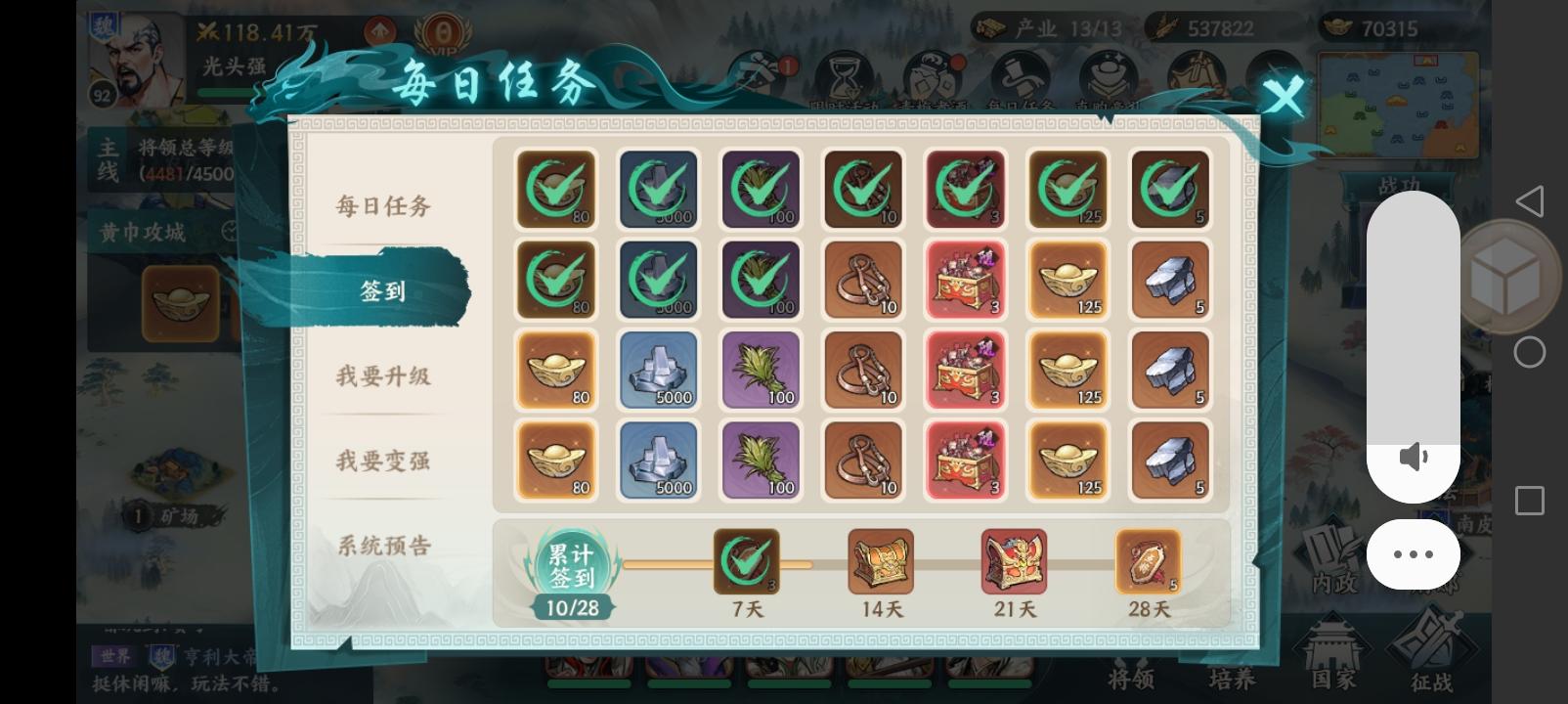Expand the 系统预告 system preview section
The image size is (1568, 704).
[380, 544]
